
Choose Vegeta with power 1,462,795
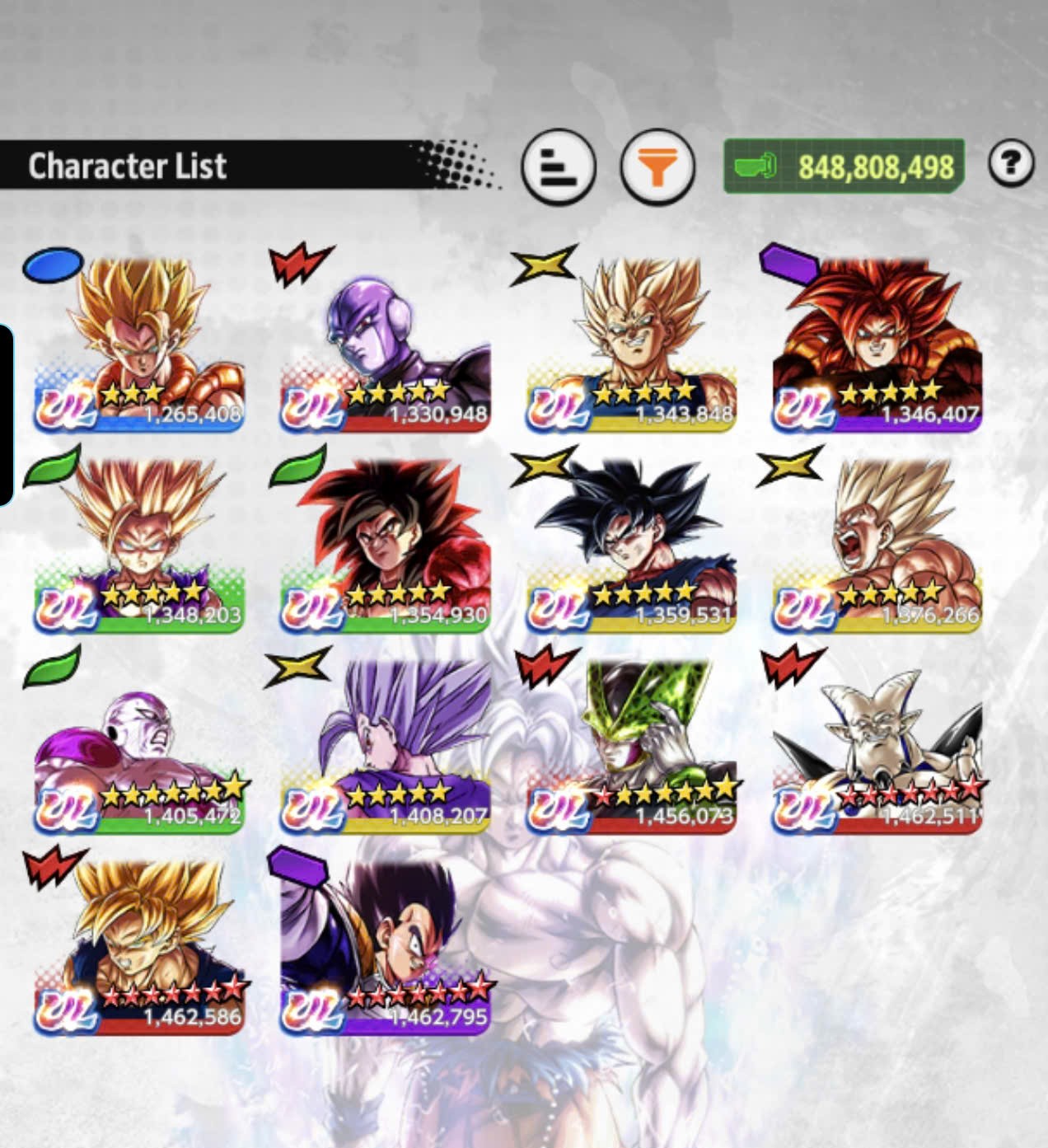[385, 949]
